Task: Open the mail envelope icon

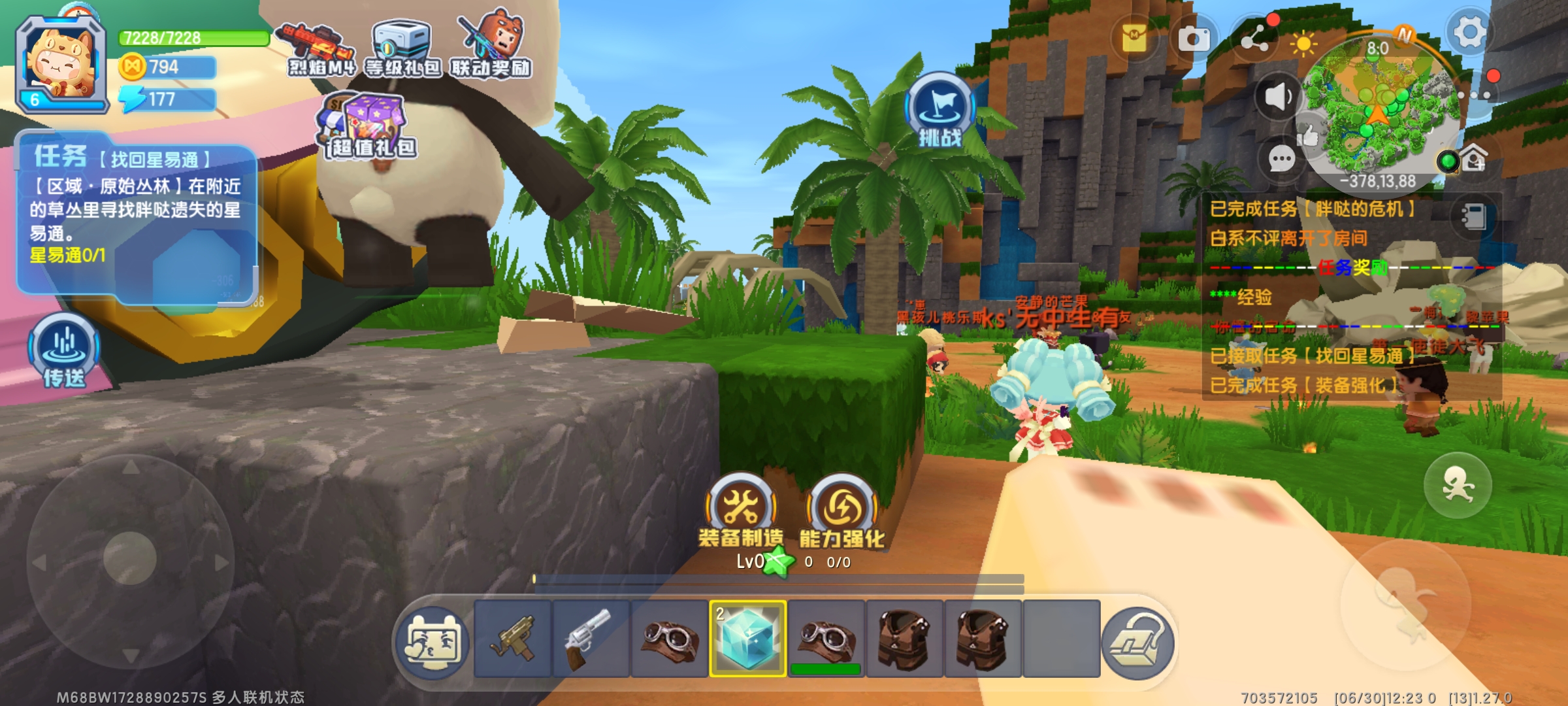Action: click(x=1135, y=39)
